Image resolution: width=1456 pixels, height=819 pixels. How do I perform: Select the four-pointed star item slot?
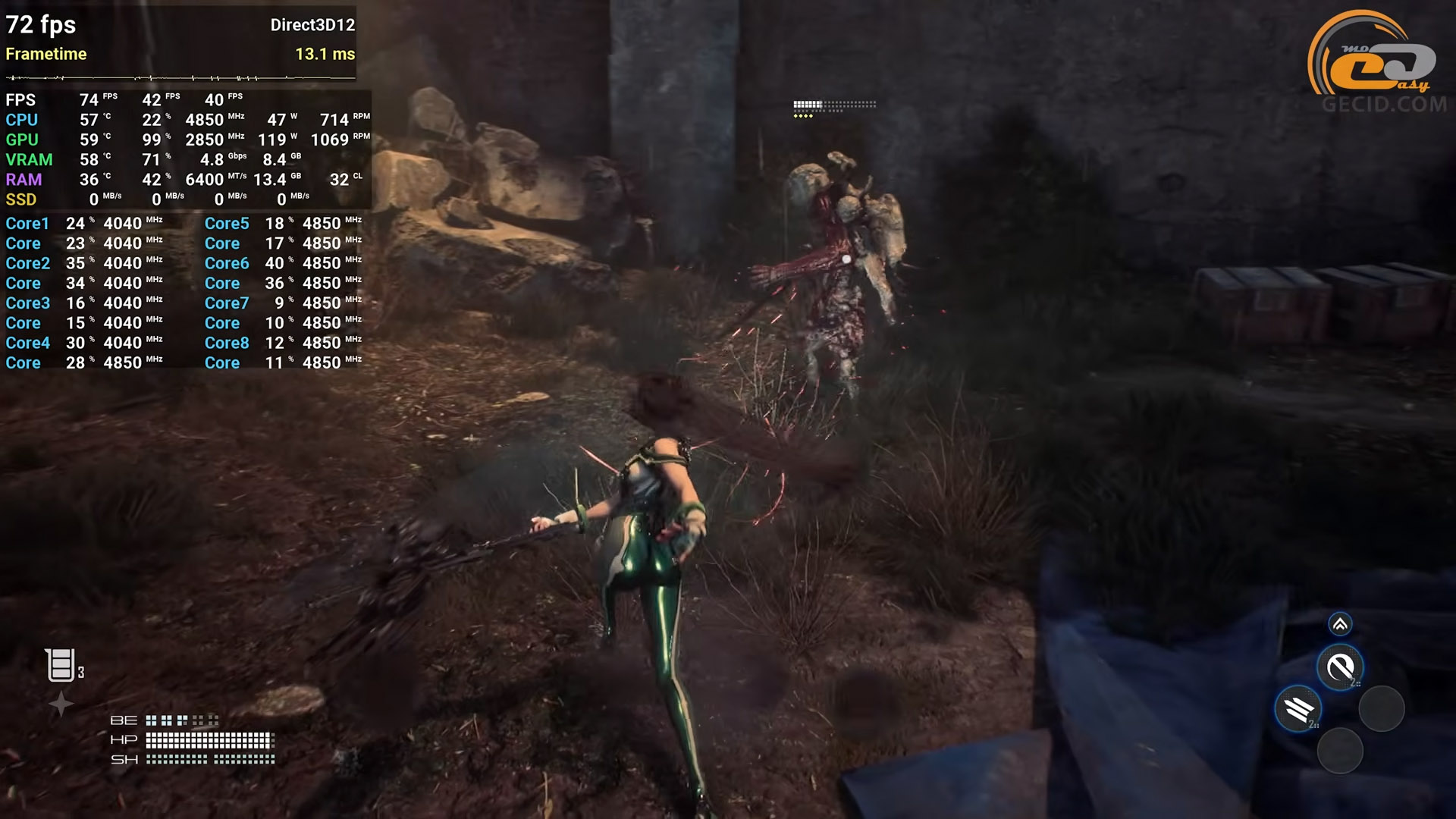click(x=61, y=704)
